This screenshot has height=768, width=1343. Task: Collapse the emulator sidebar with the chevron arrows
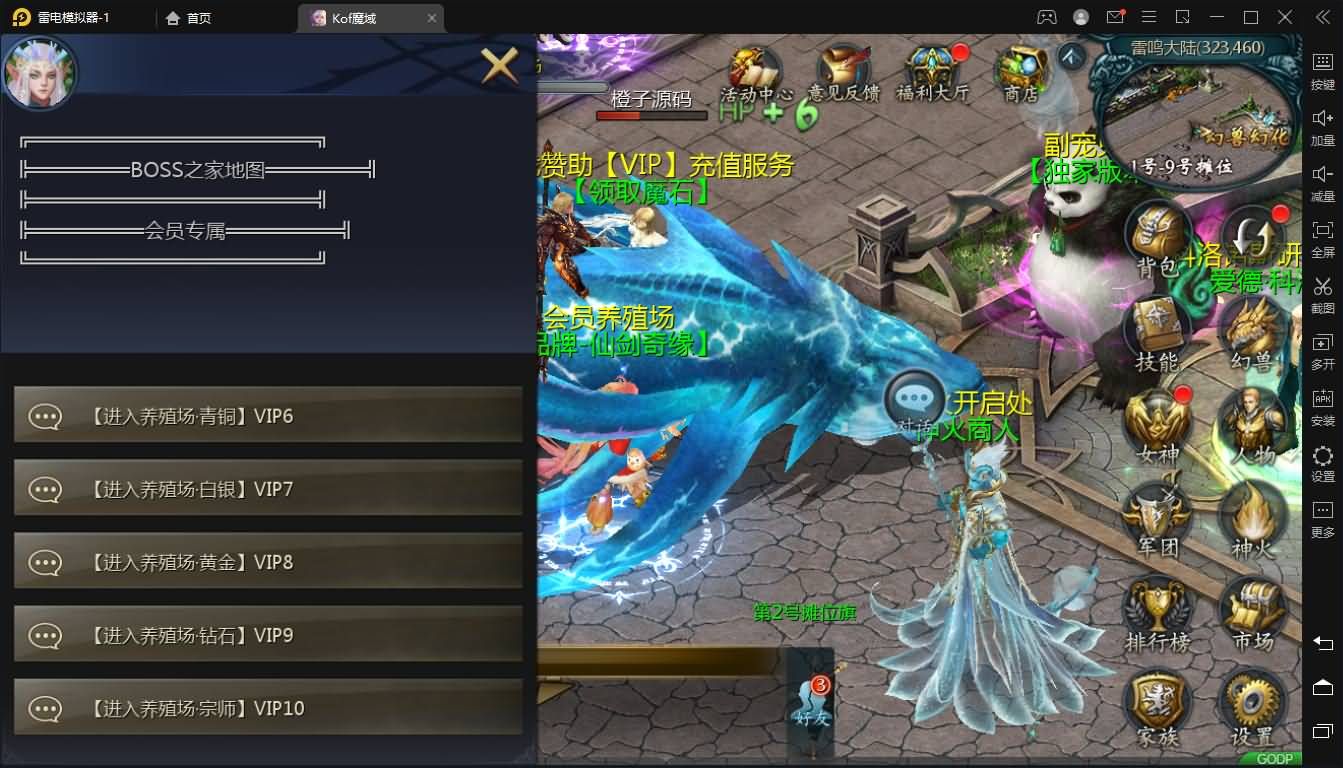click(x=1320, y=16)
